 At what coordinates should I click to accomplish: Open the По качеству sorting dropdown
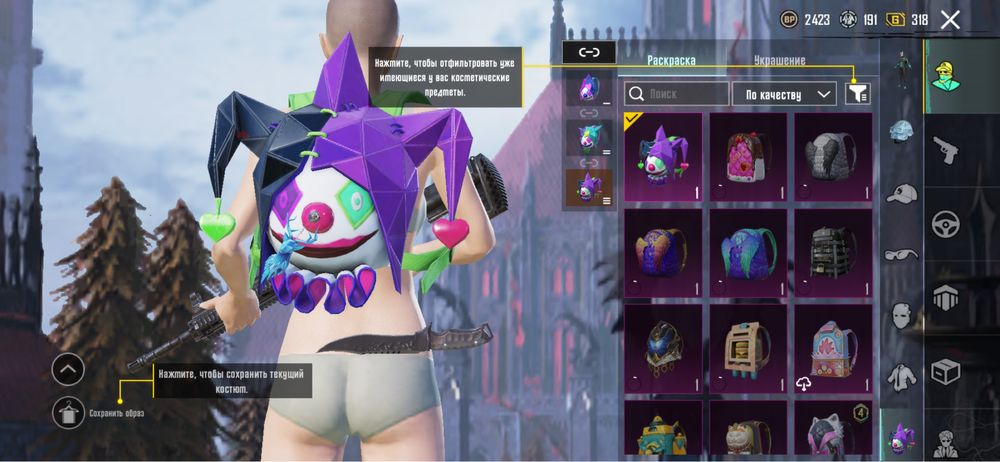click(784, 94)
